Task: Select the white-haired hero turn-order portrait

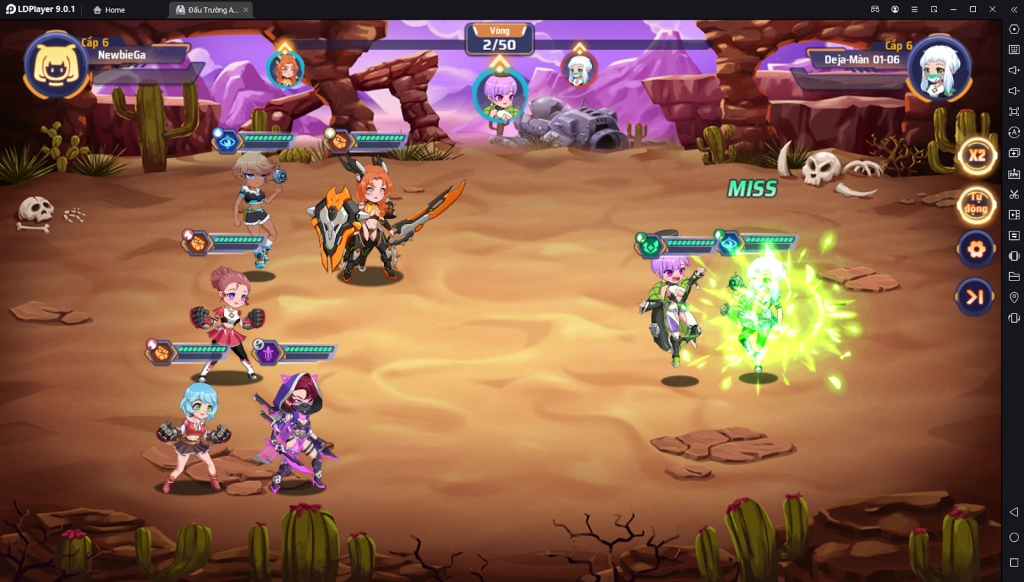Action: click(579, 69)
